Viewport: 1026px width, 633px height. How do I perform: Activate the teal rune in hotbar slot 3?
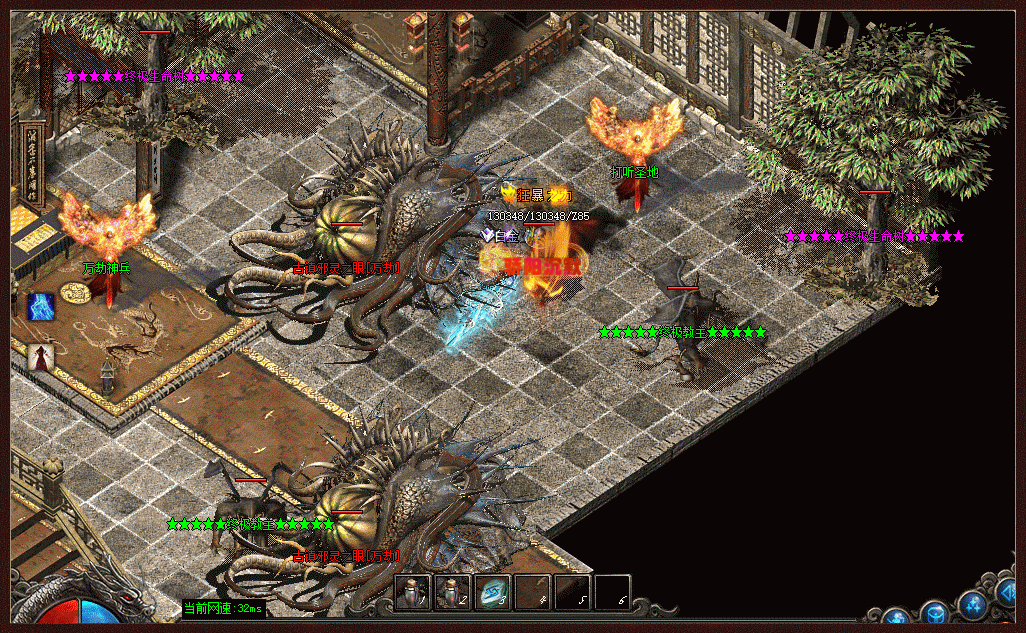[x=492, y=592]
